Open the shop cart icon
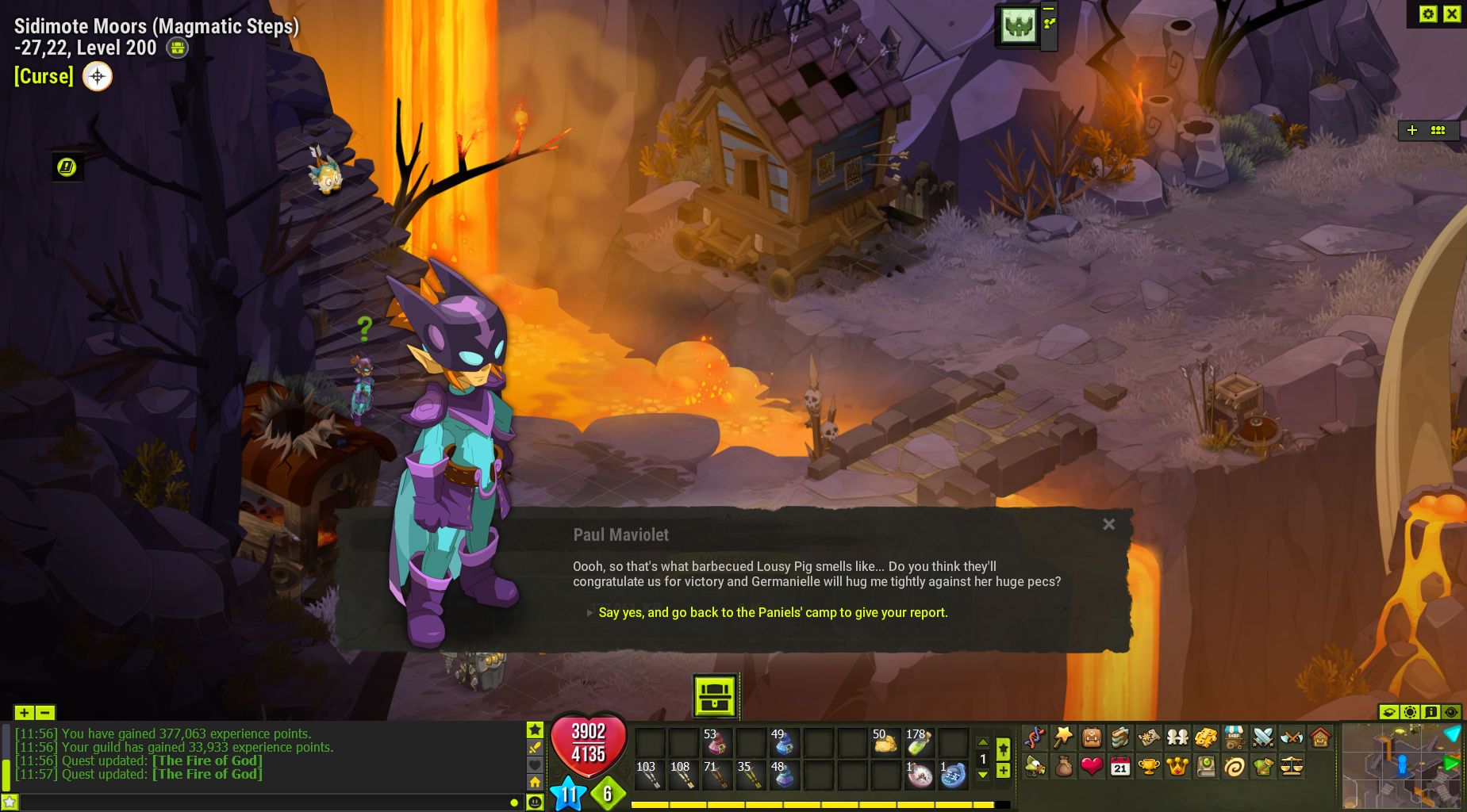The width and height of the screenshot is (1467, 812). point(1234,737)
